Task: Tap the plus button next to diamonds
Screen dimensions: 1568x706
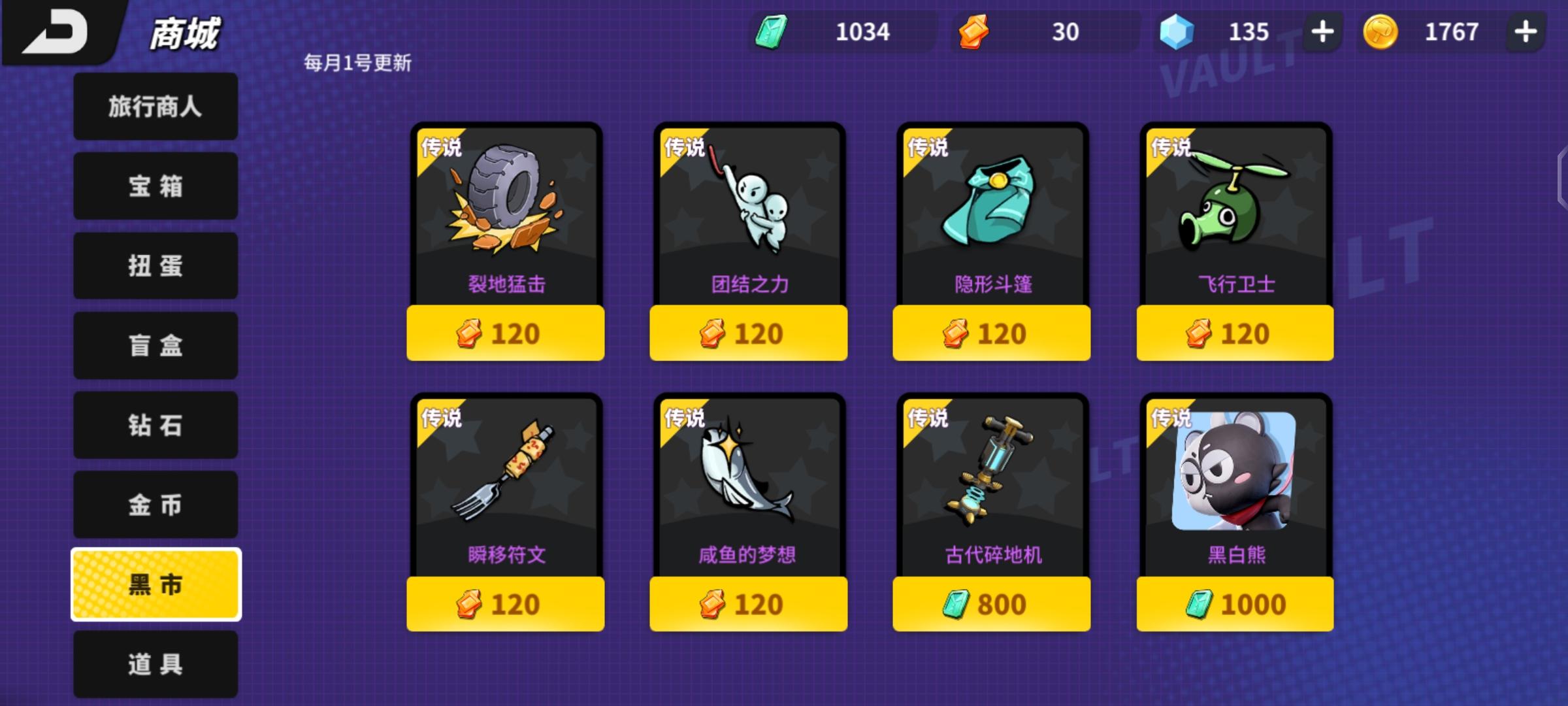Action: [x=1321, y=31]
